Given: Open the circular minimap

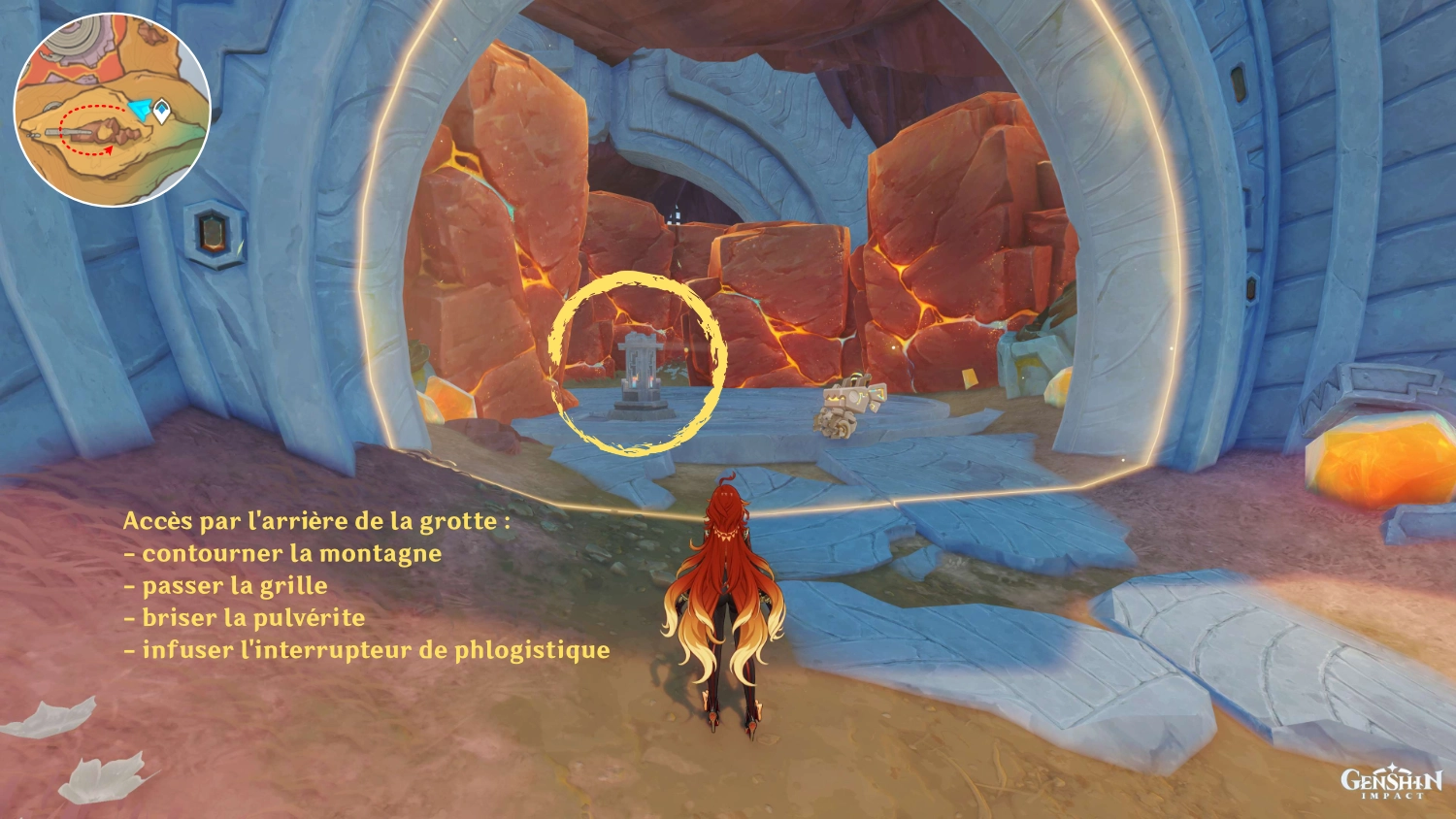Looking at the screenshot, I should (112, 109).
